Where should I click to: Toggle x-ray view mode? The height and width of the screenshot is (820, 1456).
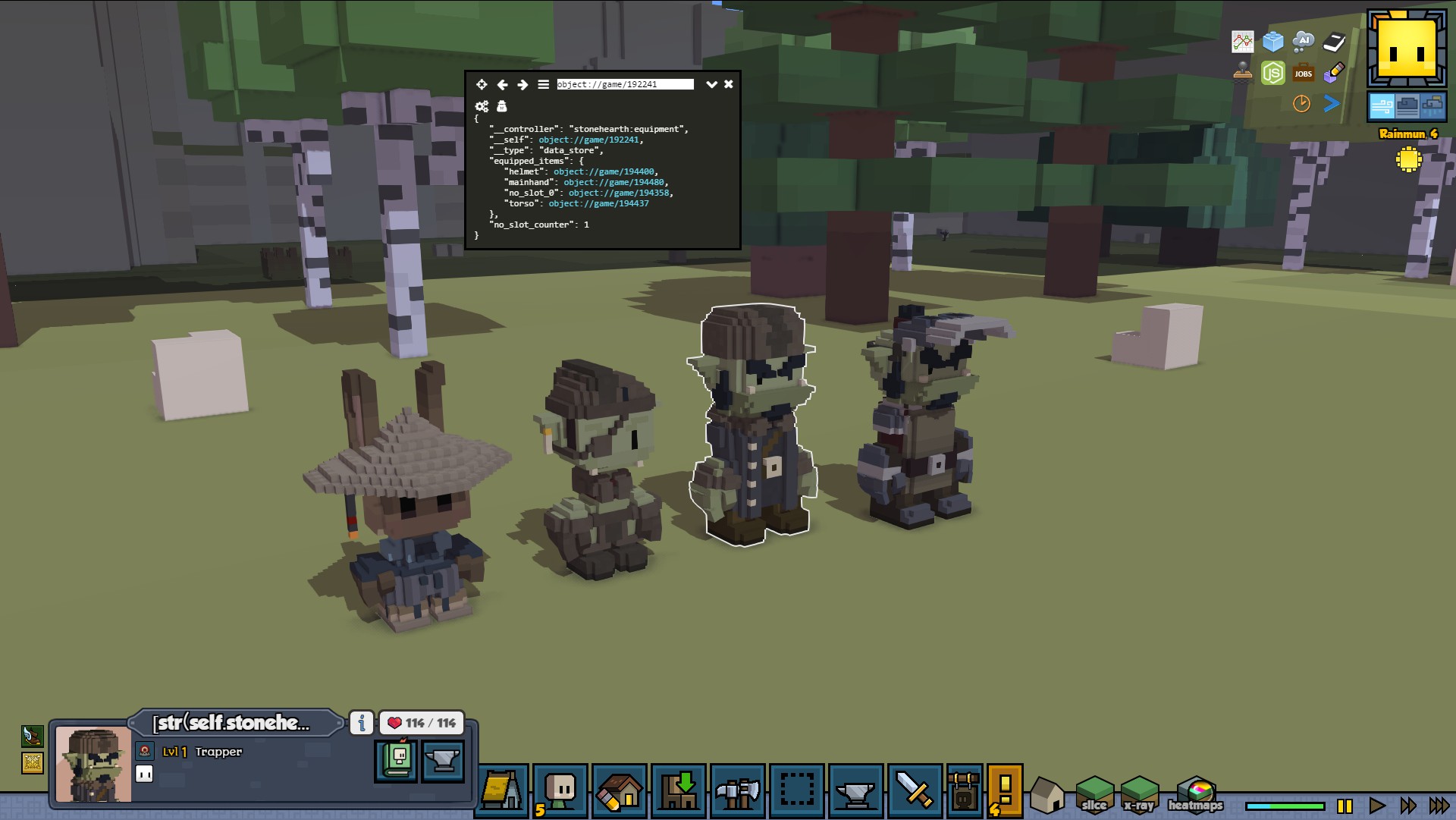[1139, 794]
